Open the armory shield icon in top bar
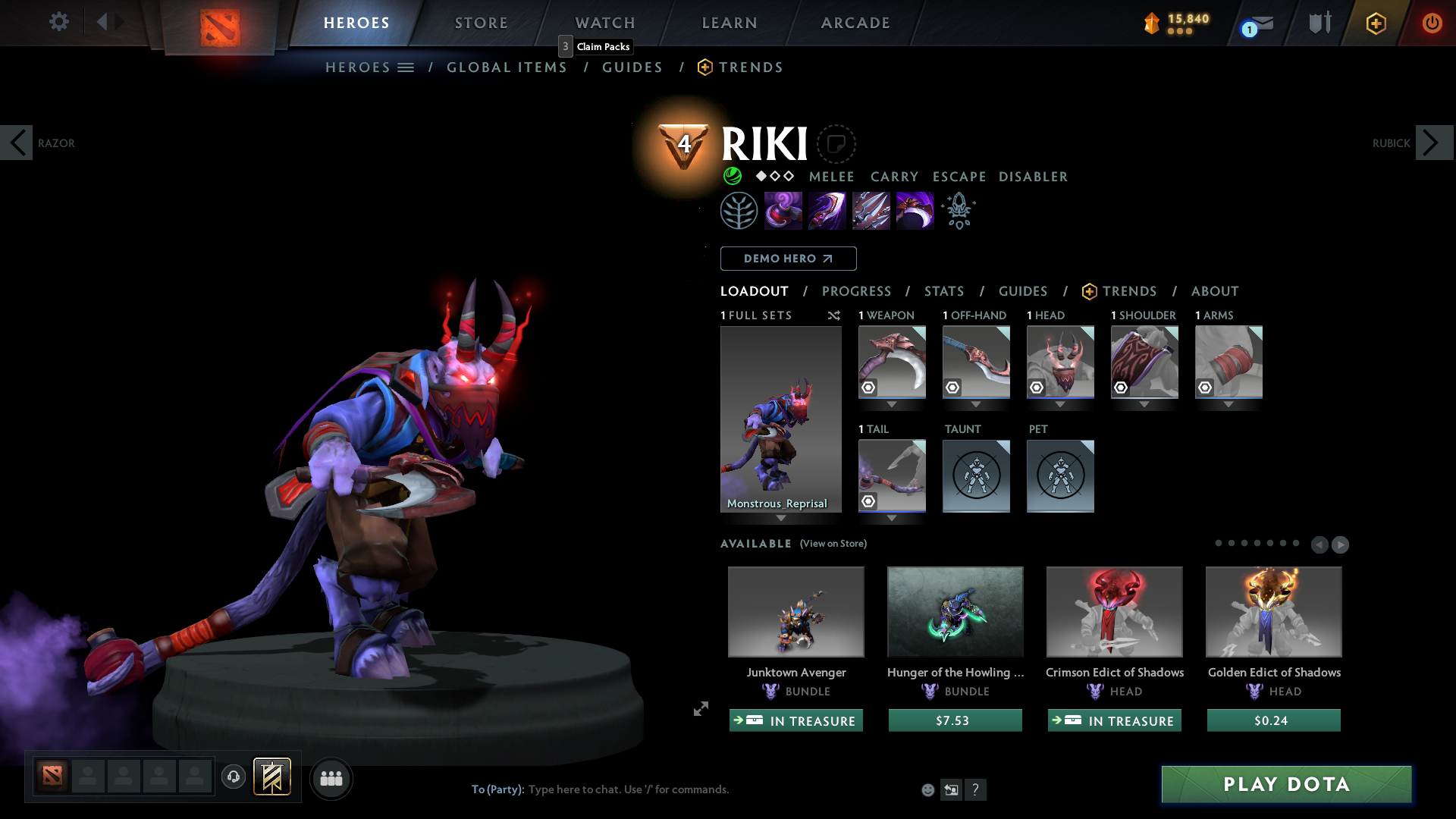This screenshot has height=819, width=1456. tap(1319, 22)
